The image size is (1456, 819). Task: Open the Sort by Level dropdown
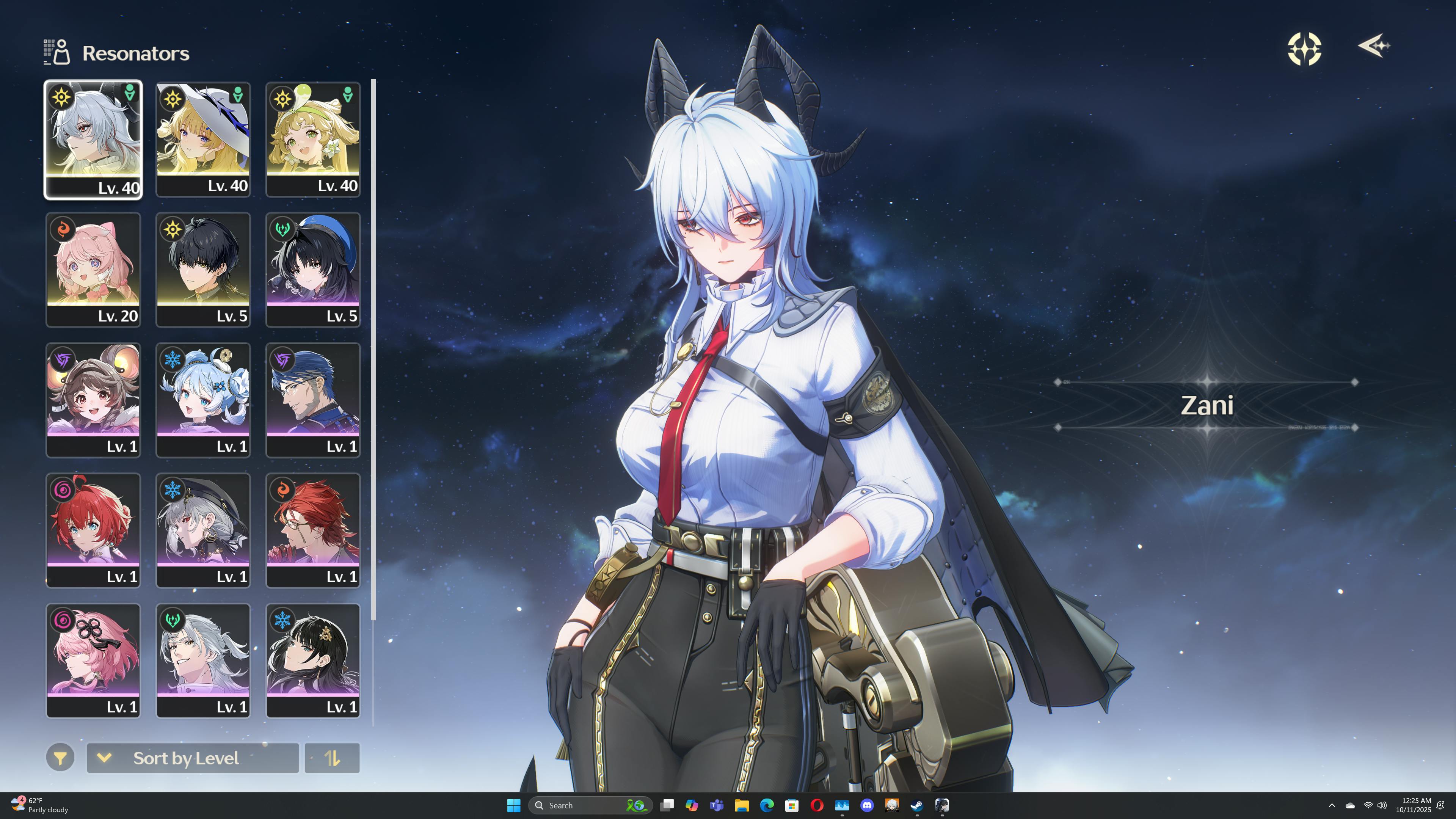point(192,758)
